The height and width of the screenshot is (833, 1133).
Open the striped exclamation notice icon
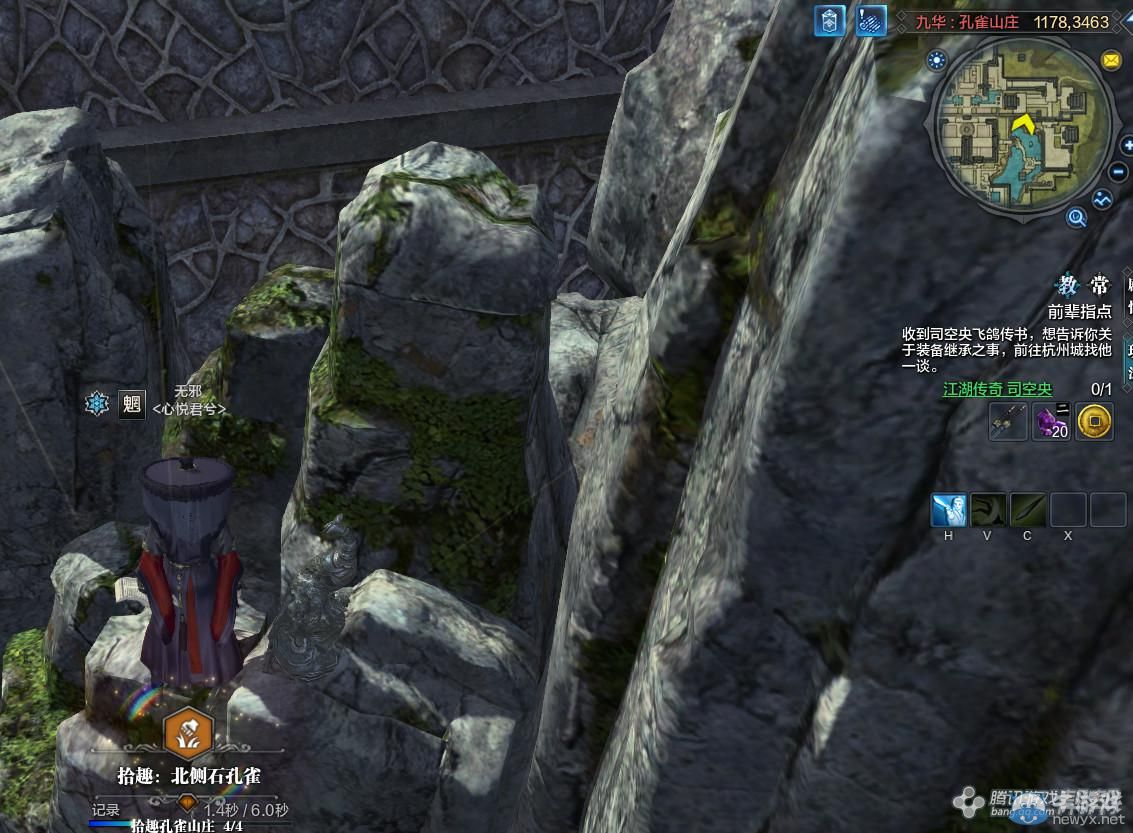(x=871, y=21)
